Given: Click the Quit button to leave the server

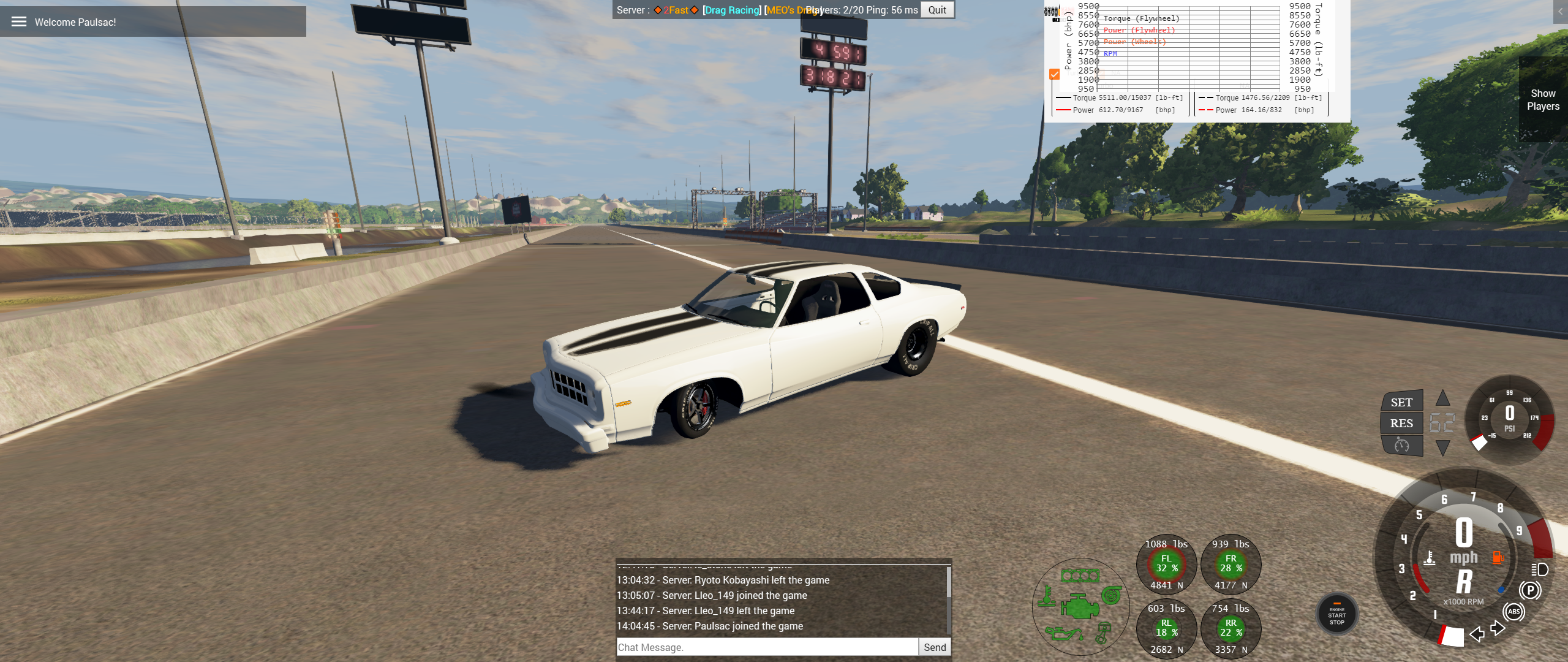Looking at the screenshot, I should coord(937,10).
